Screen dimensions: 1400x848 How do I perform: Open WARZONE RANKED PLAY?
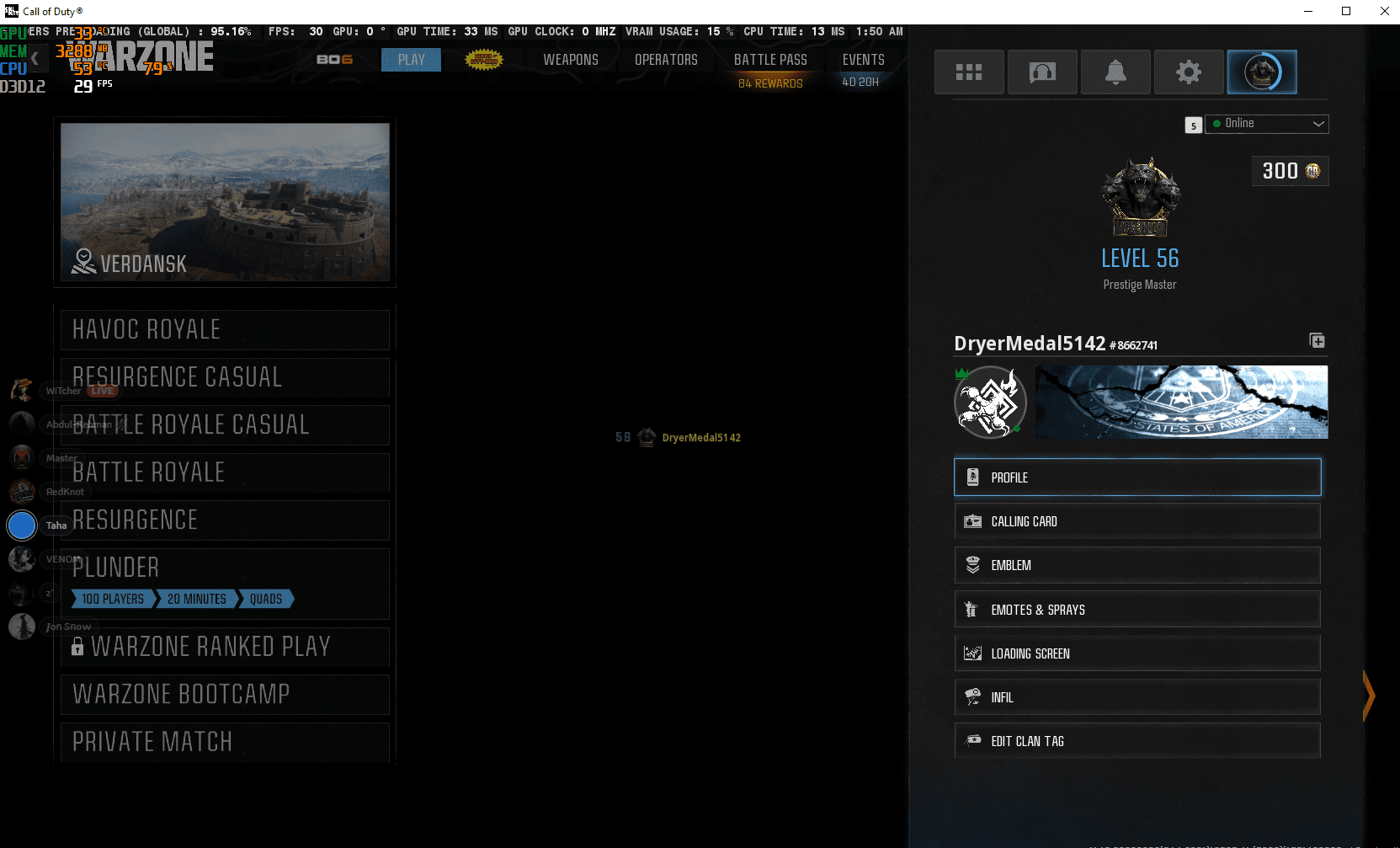tap(223, 646)
